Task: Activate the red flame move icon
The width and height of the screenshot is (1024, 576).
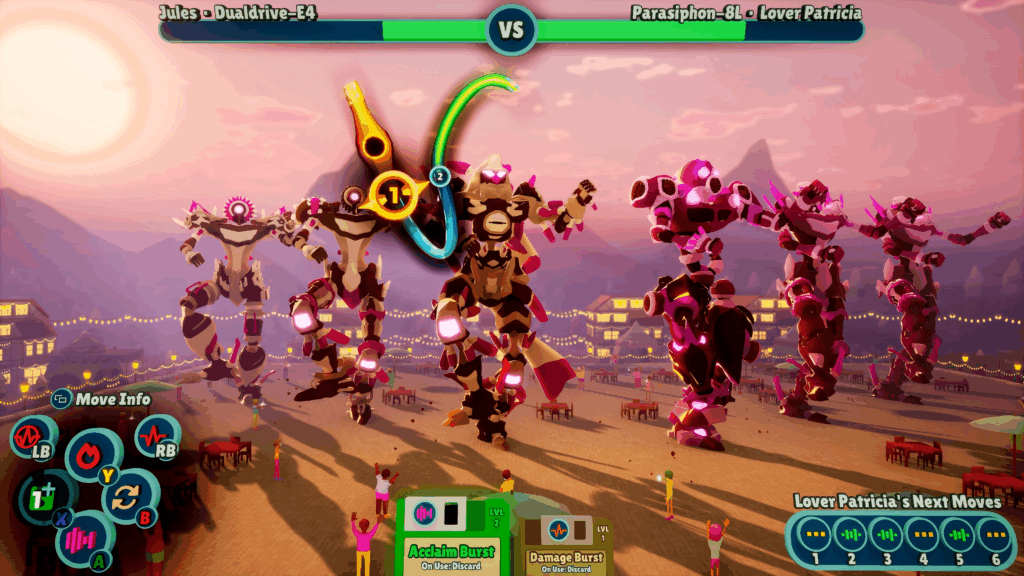Action: pos(93,455)
